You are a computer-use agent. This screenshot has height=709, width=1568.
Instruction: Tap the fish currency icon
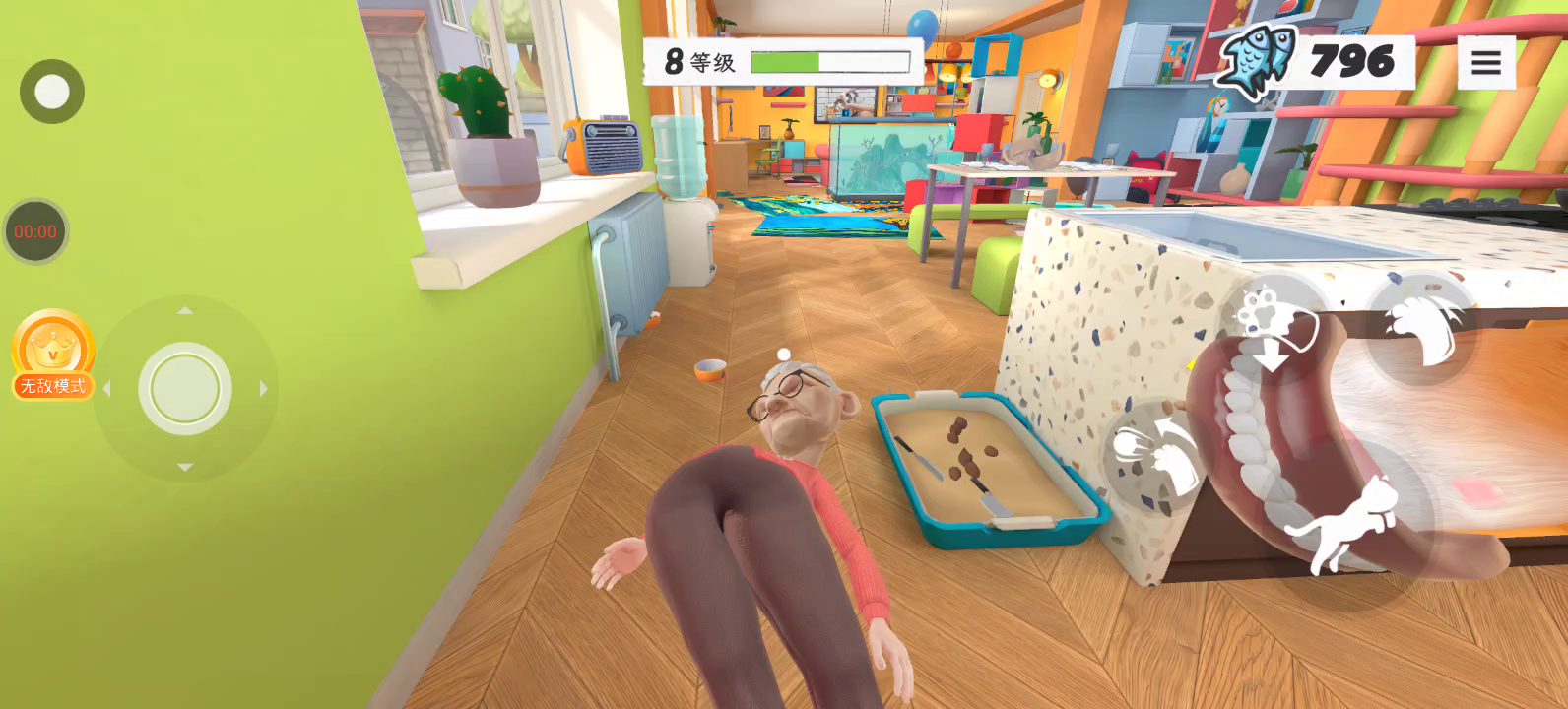1256,59
